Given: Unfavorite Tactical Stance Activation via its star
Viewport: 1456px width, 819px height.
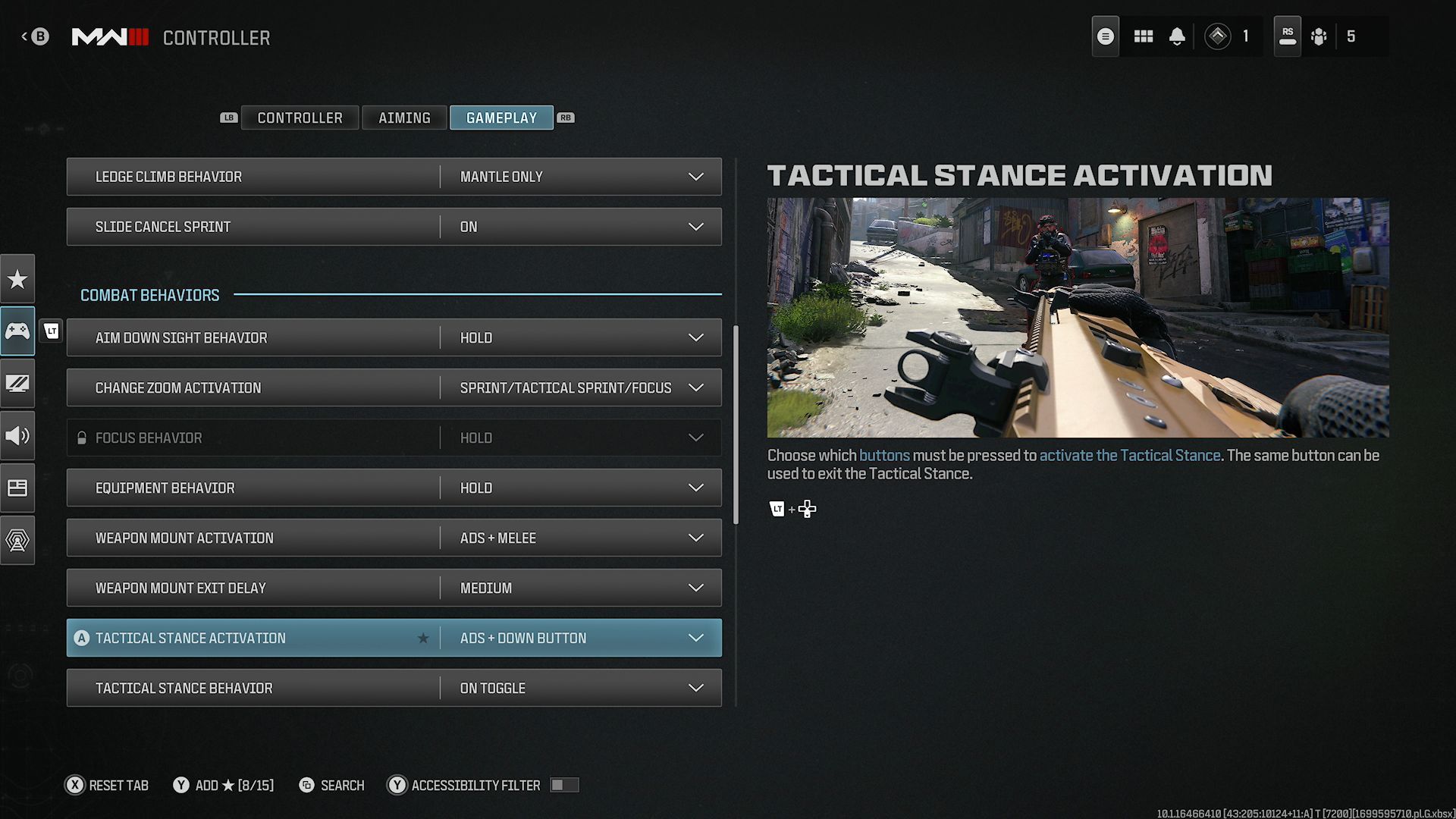Looking at the screenshot, I should 424,638.
